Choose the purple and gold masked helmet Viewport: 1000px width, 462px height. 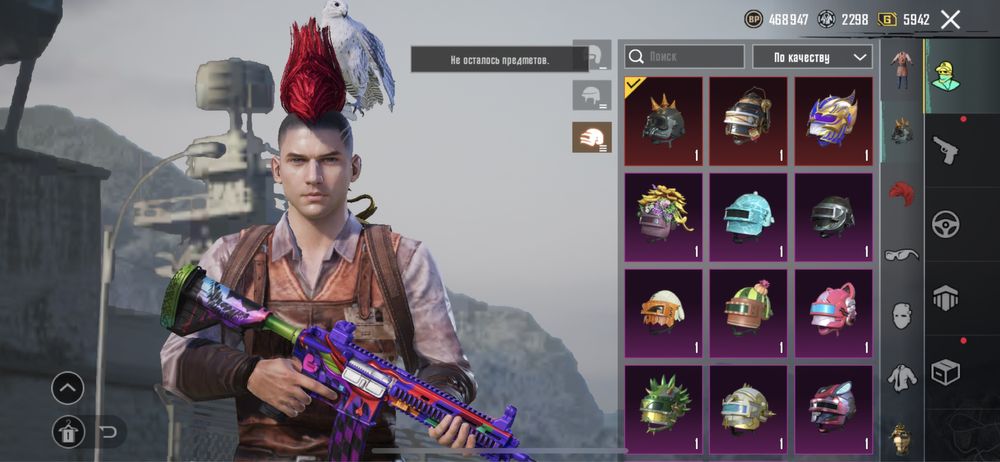(833, 121)
